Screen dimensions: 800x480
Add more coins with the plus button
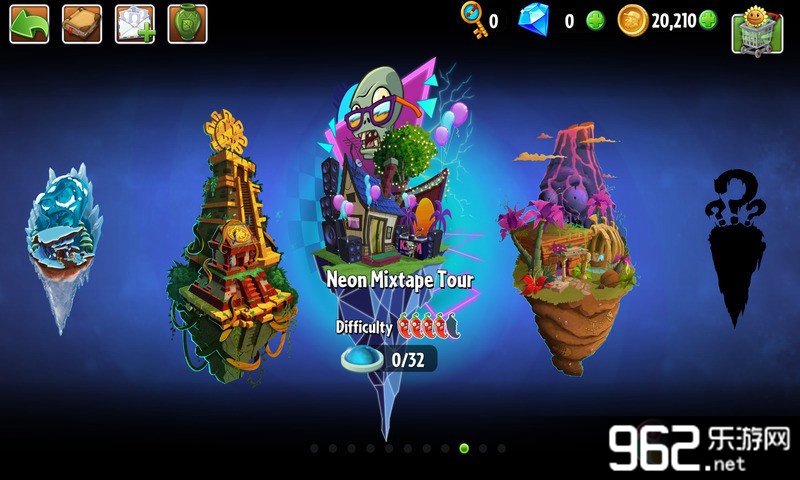click(708, 20)
